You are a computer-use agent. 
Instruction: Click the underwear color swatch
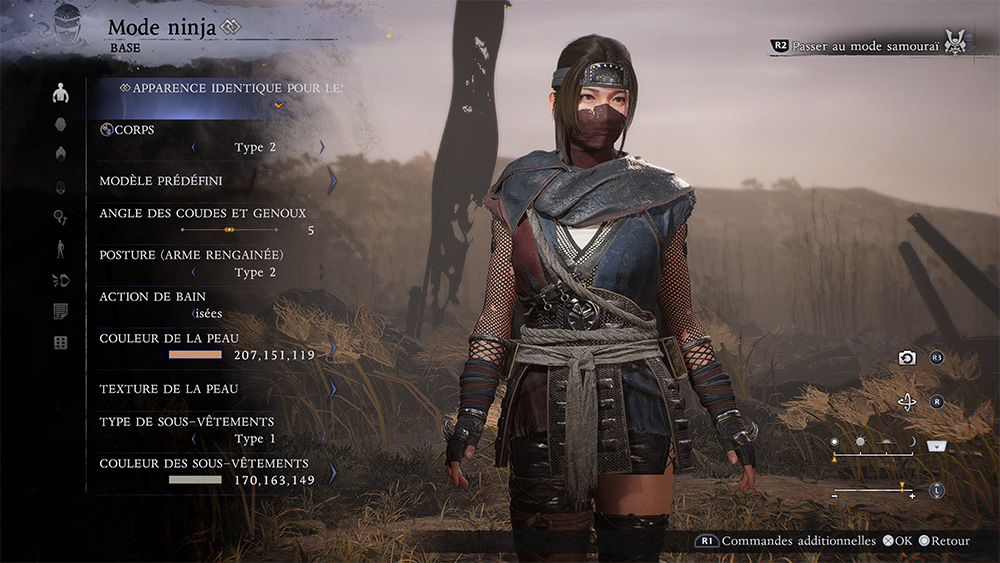coord(195,480)
